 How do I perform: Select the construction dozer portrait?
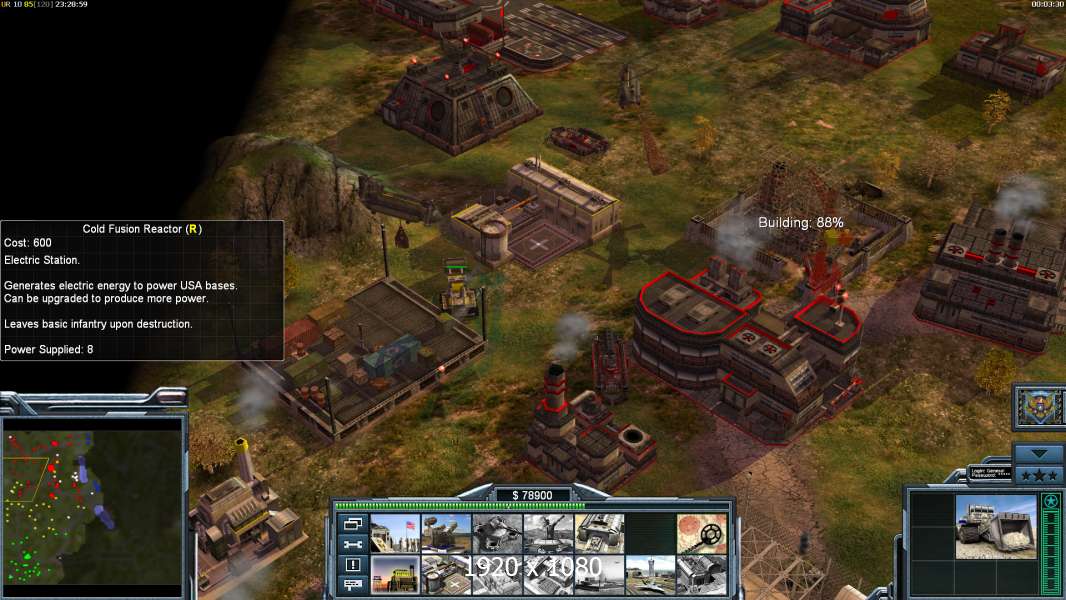(x=995, y=527)
